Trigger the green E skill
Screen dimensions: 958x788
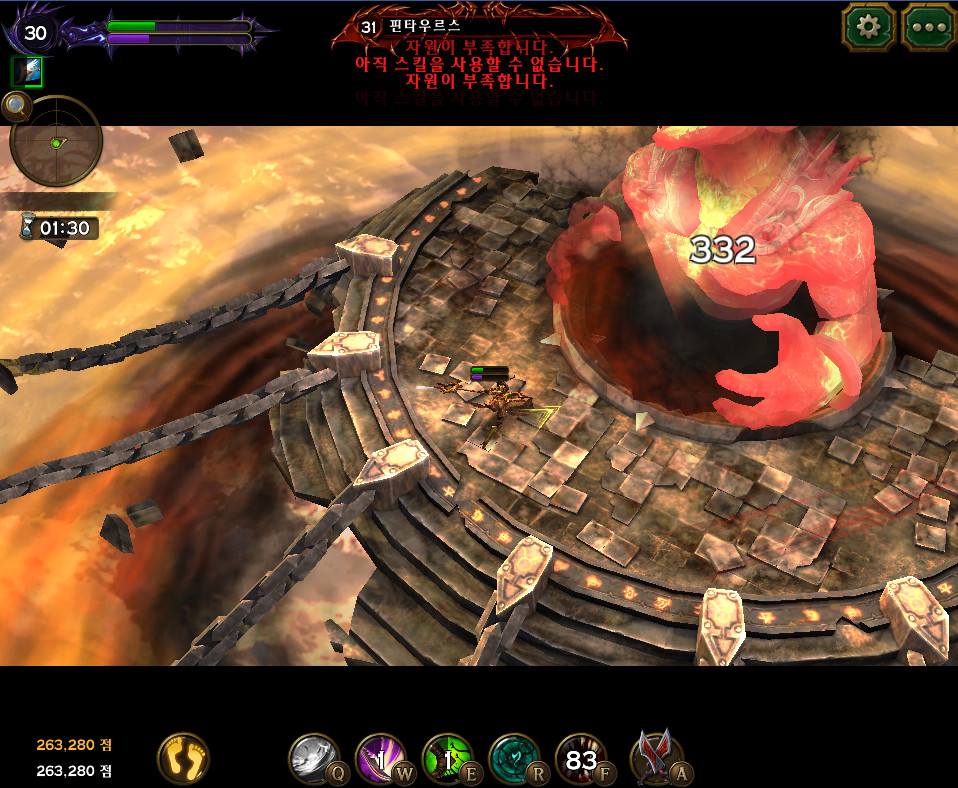click(447, 758)
